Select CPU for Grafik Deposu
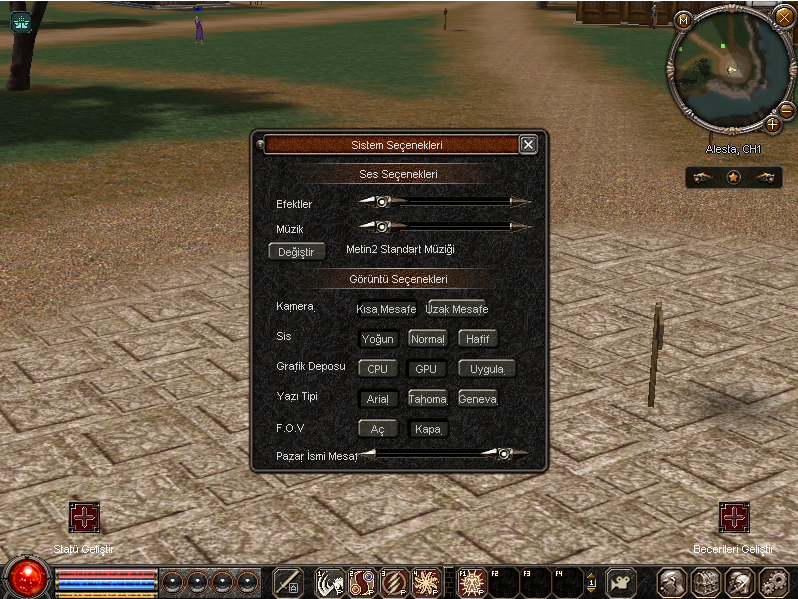798x599 pixels. click(378, 369)
